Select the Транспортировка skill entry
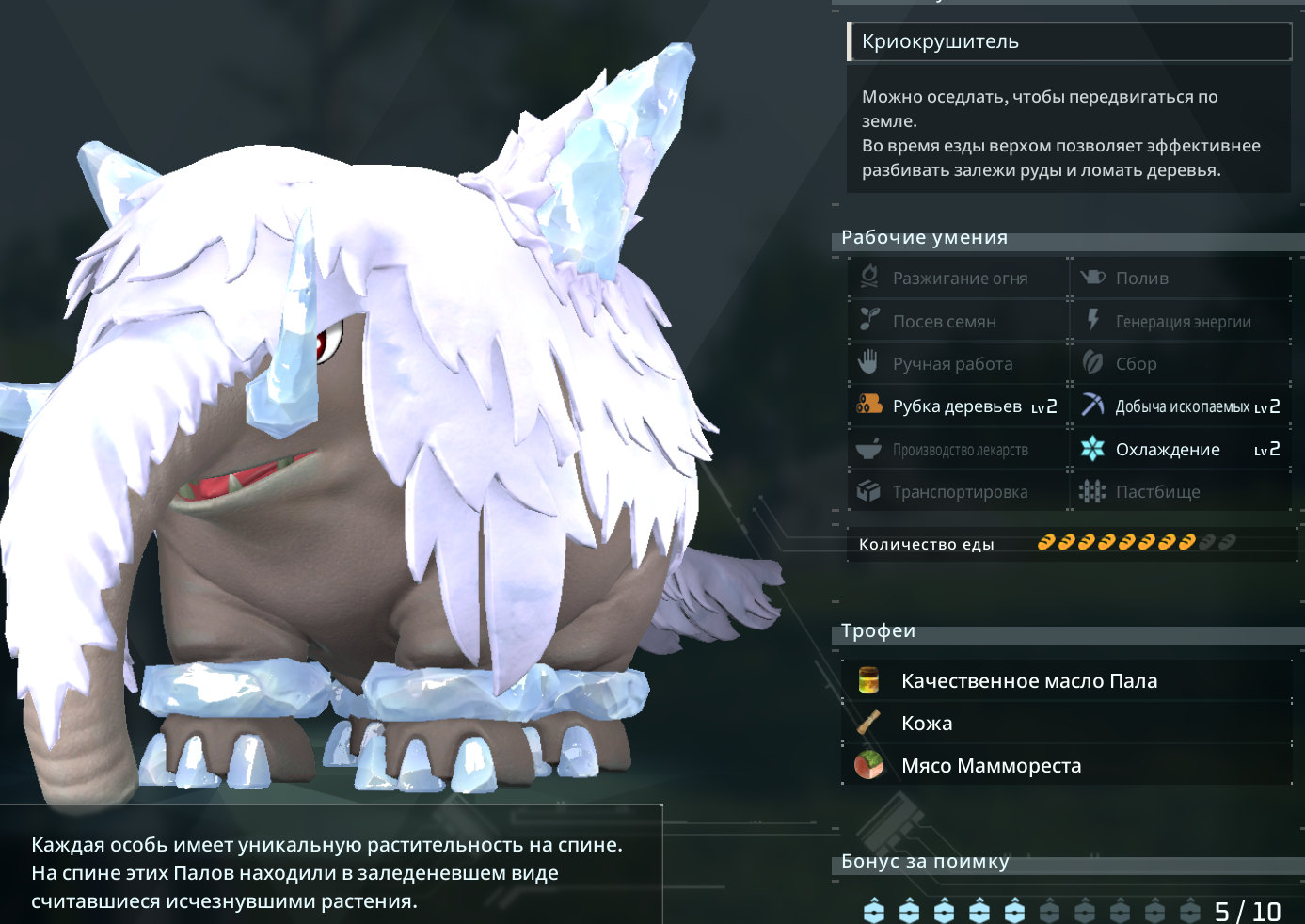The height and width of the screenshot is (924, 1305). pyautogui.click(x=958, y=492)
